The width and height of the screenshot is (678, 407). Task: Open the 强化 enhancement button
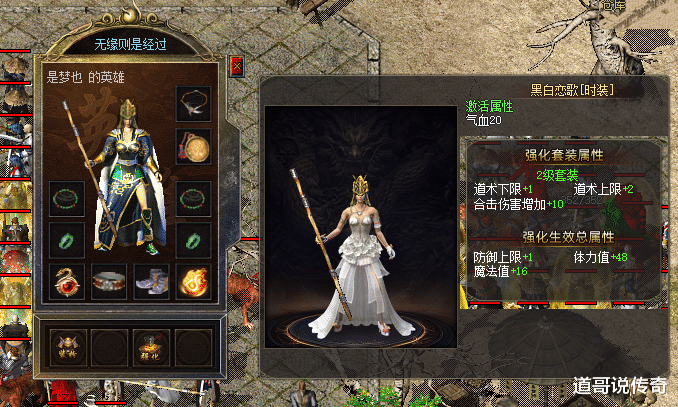pos(150,347)
